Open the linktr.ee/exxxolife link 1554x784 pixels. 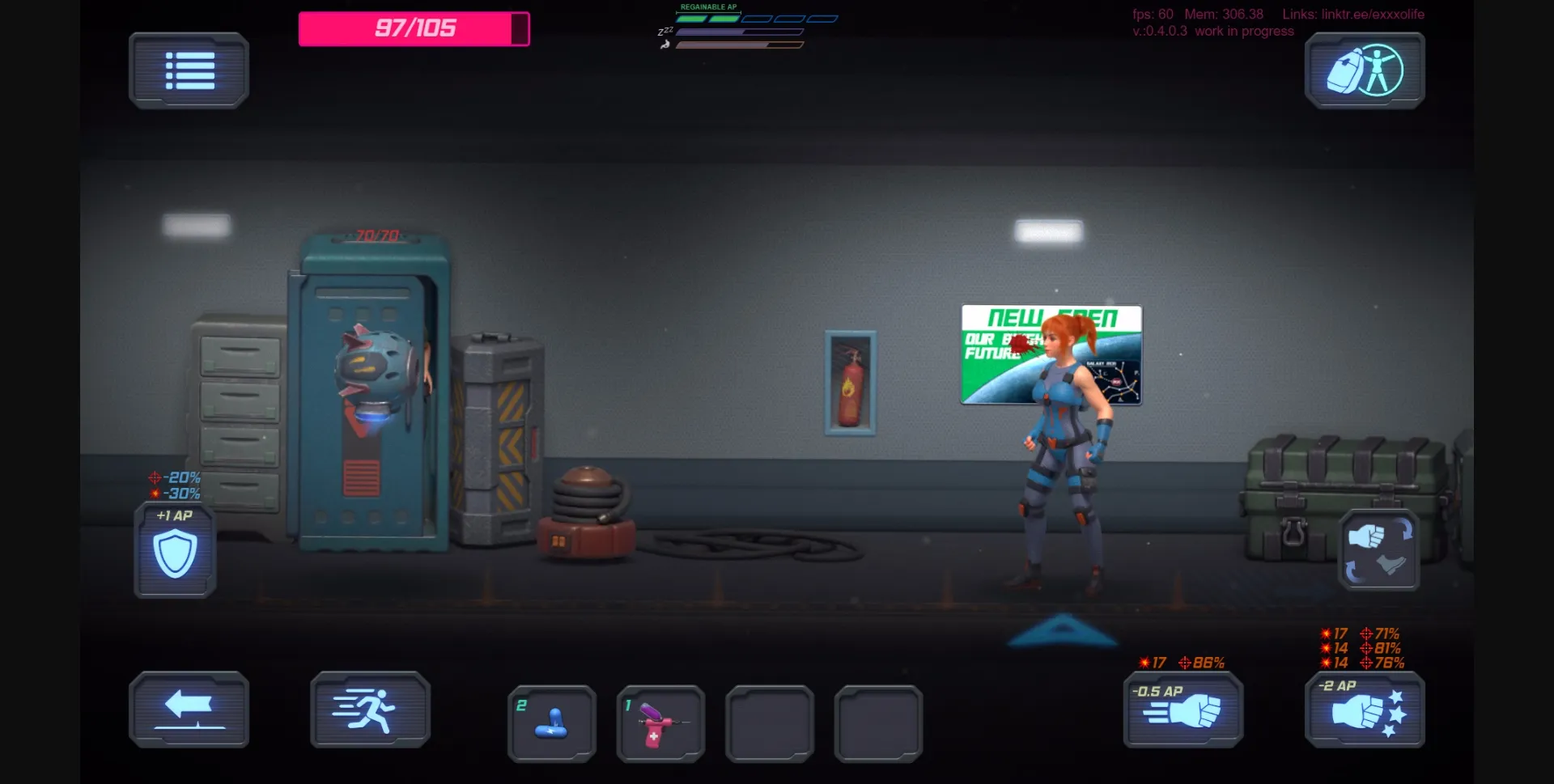1372,14
